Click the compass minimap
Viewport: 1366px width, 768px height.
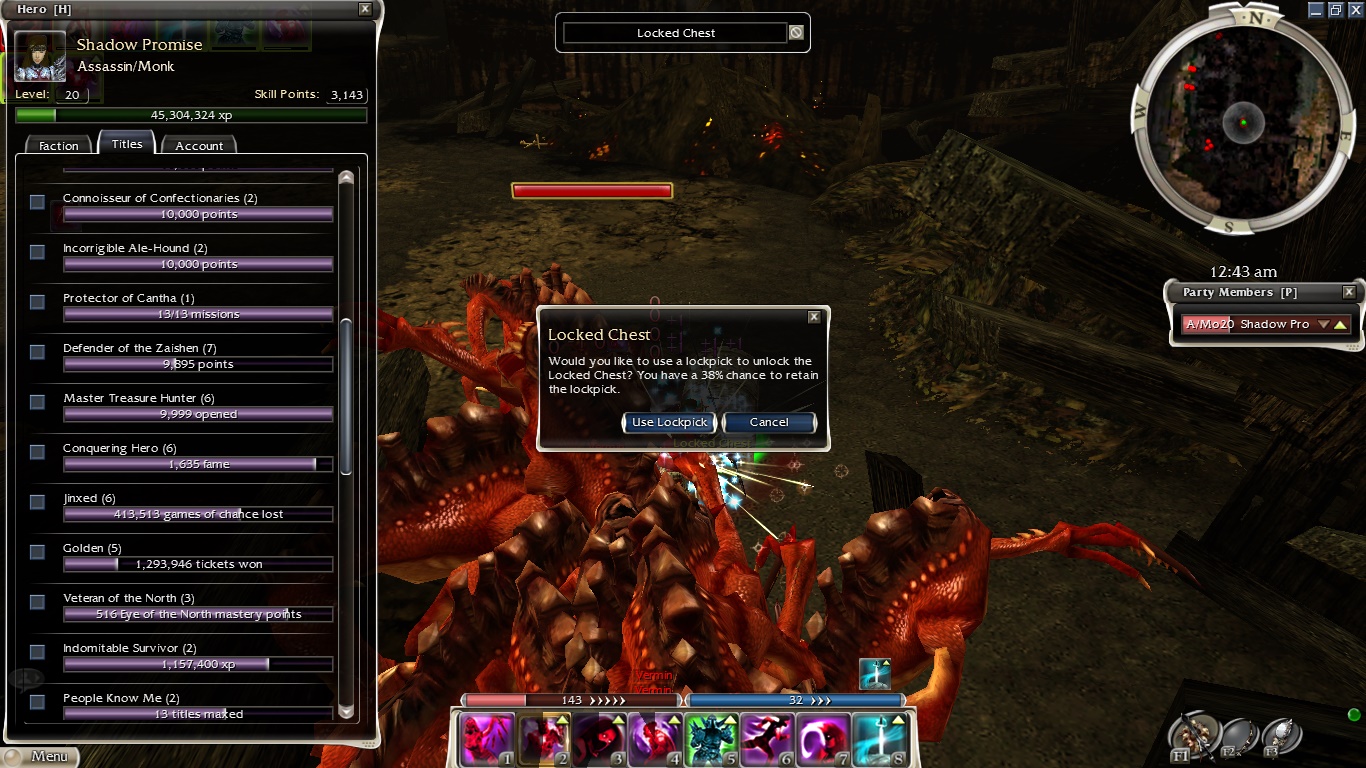1243,122
